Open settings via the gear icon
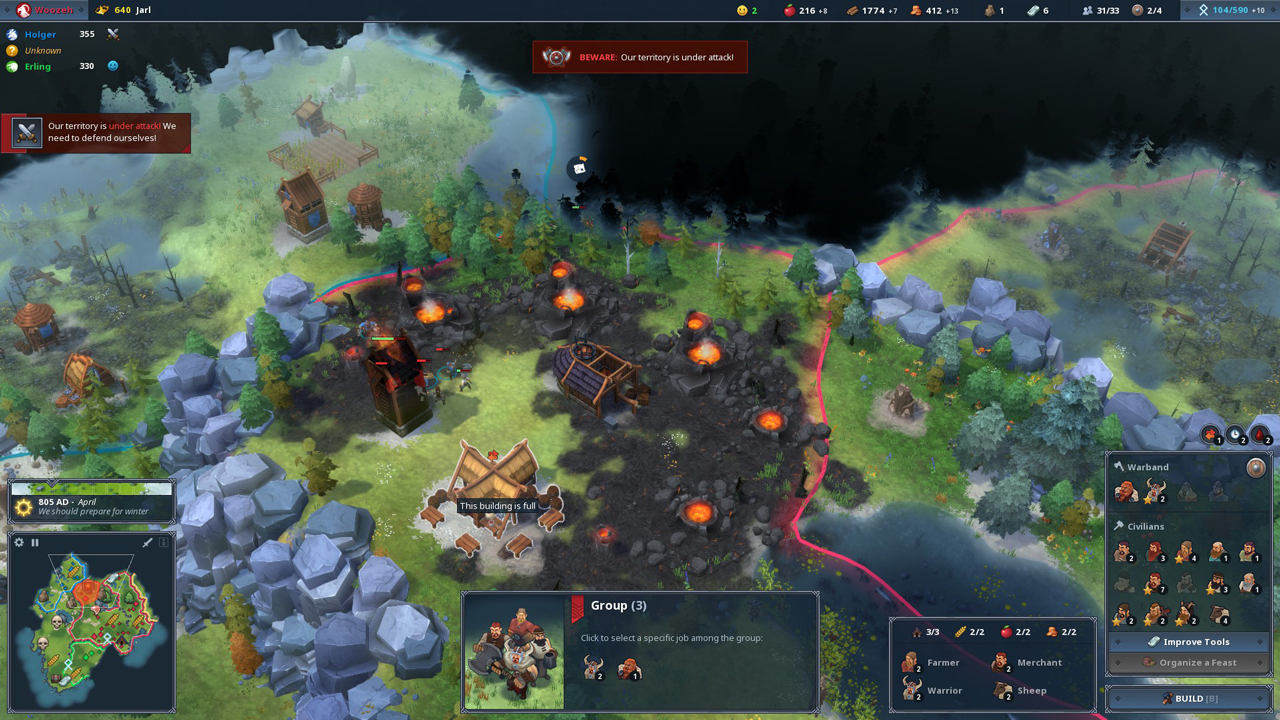Viewport: 1280px width, 720px height. point(19,542)
